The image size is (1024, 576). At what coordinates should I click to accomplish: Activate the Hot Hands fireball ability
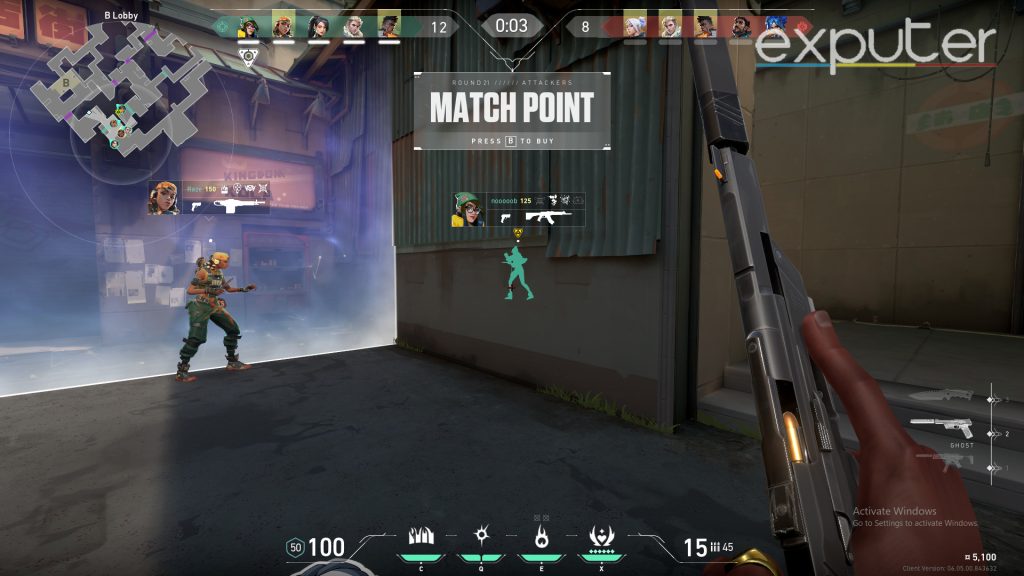(x=541, y=542)
